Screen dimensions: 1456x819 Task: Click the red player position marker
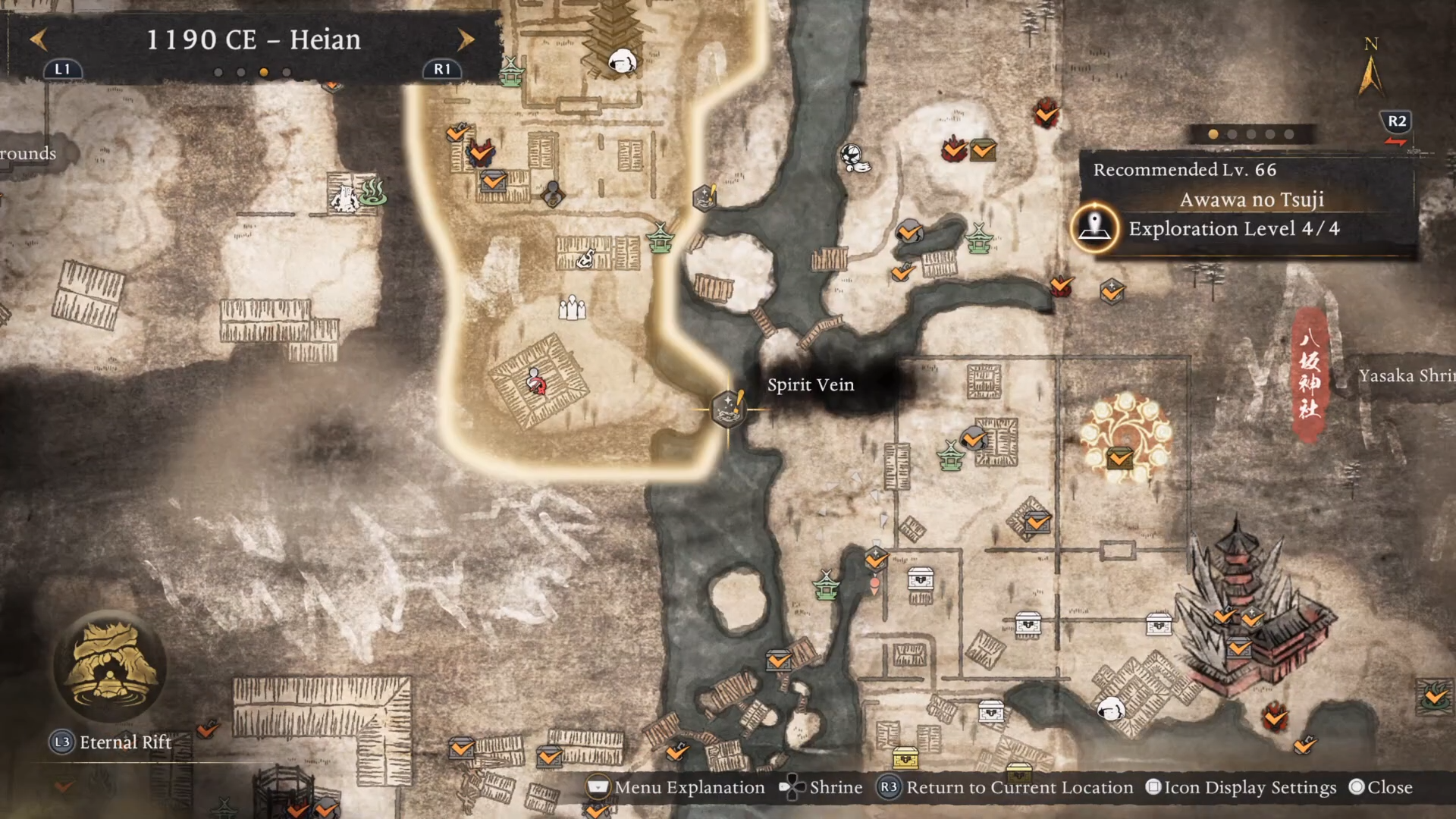tap(537, 383)
